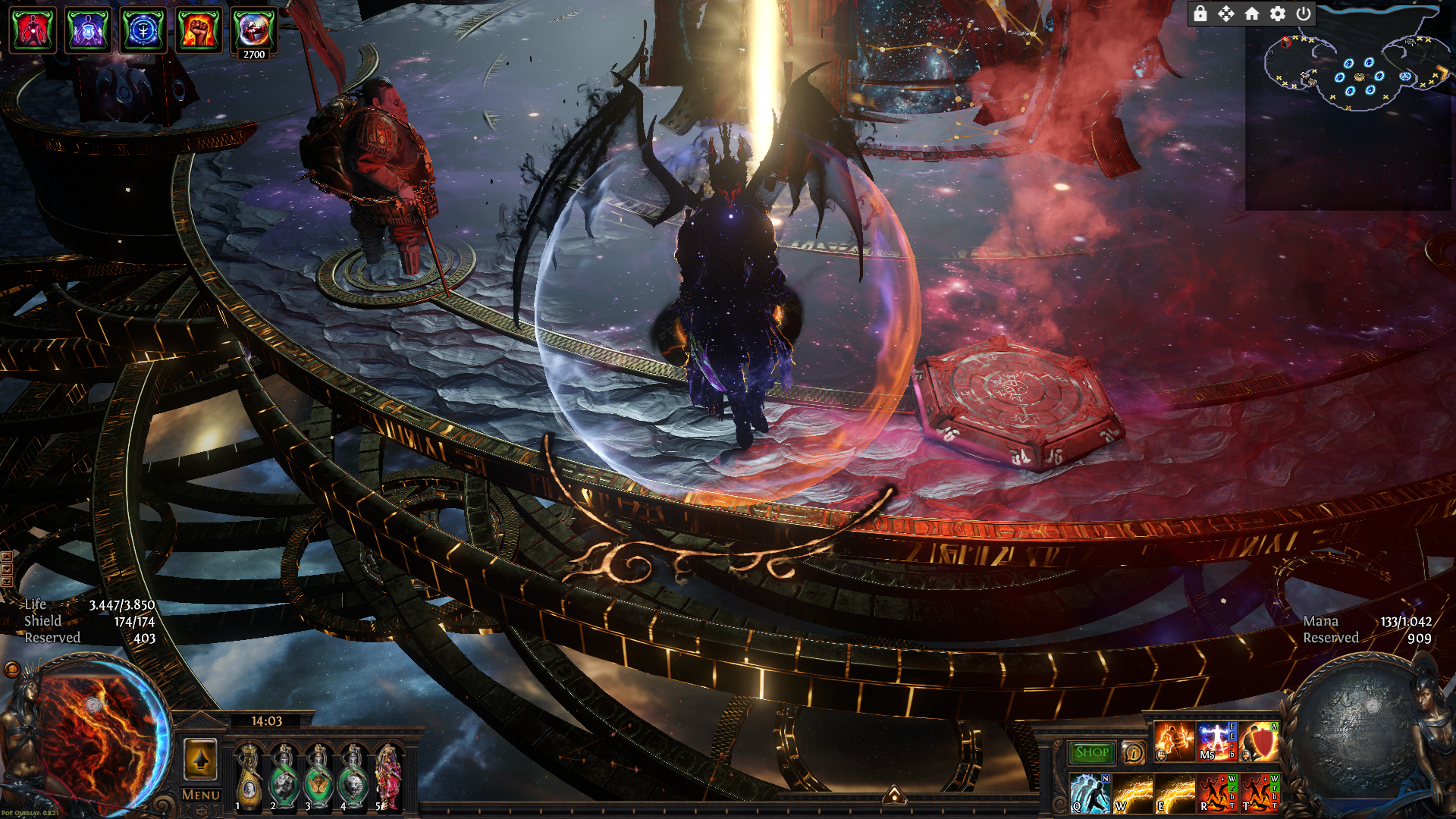Select the lightning skill bound to W

[x=1132, y=793]
